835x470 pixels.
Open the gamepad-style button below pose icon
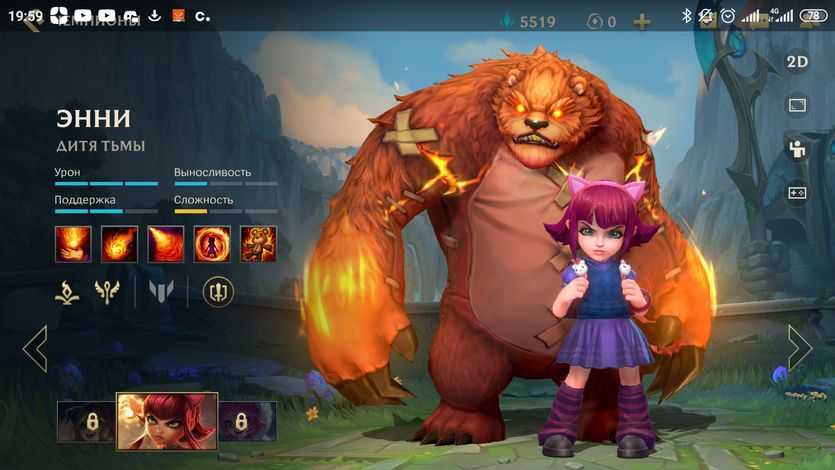coord(797,193)
